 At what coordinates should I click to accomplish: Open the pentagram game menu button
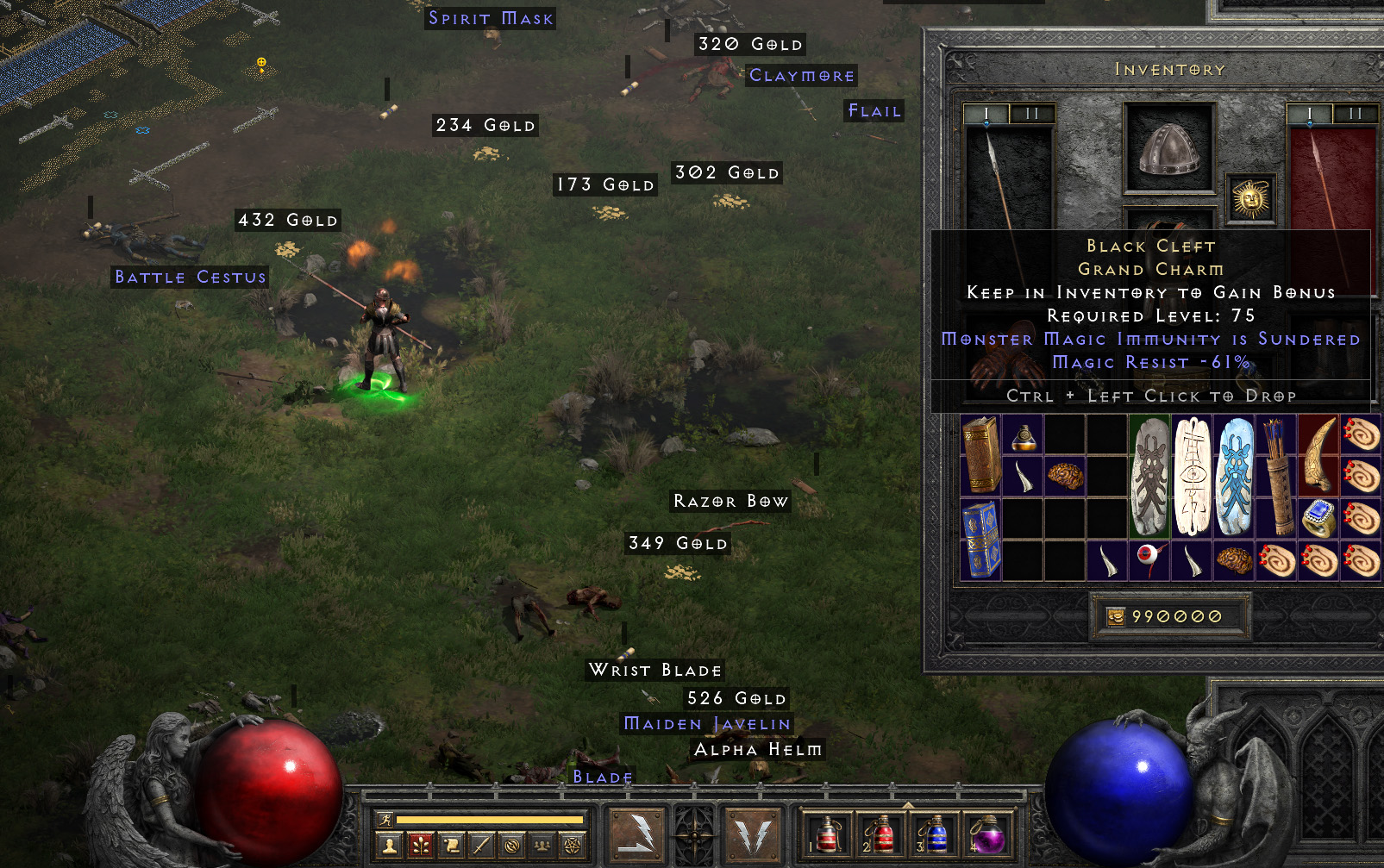[x=572, y=846]
